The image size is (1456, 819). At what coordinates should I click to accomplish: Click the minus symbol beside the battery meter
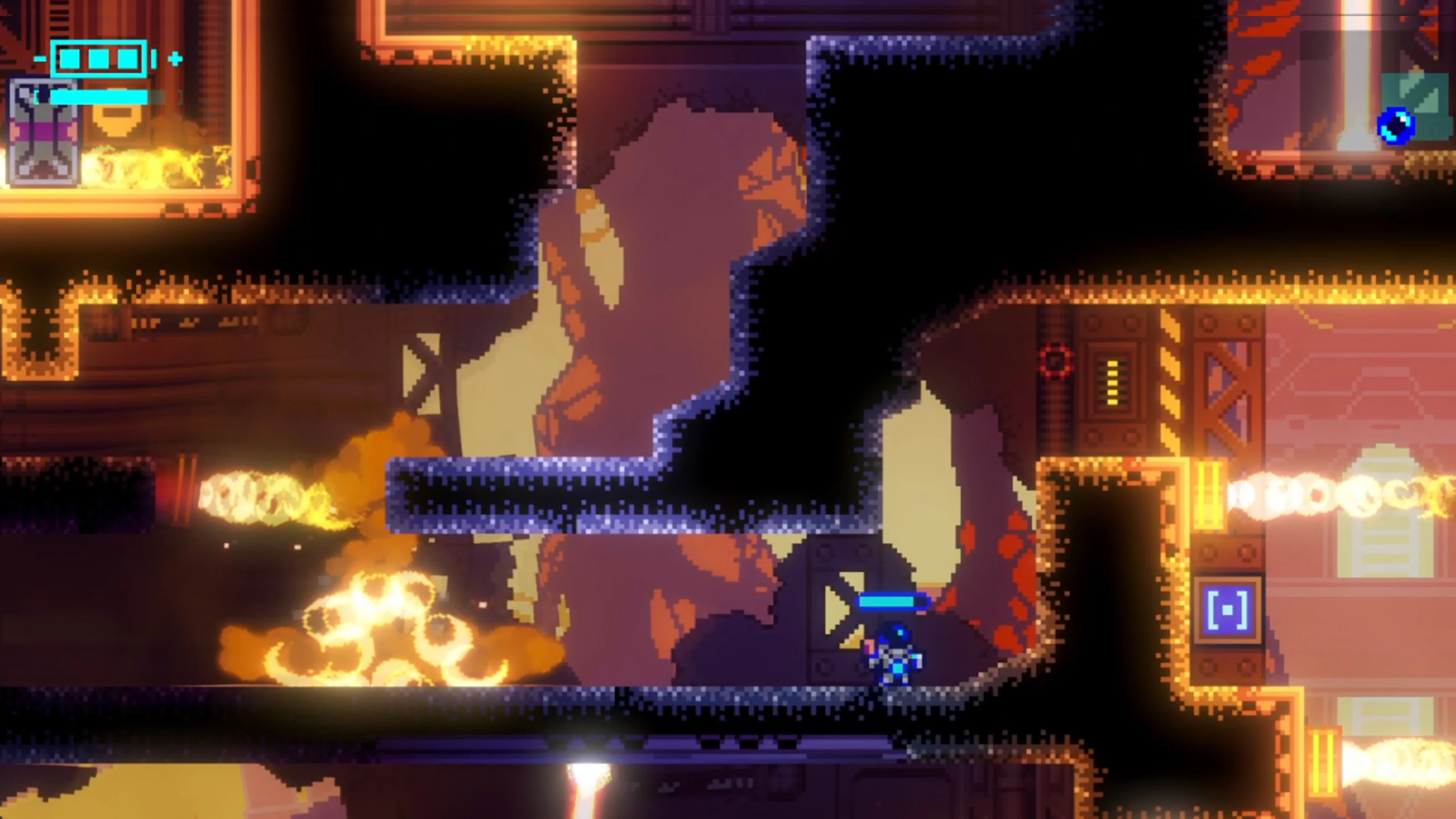coord(41,58)
